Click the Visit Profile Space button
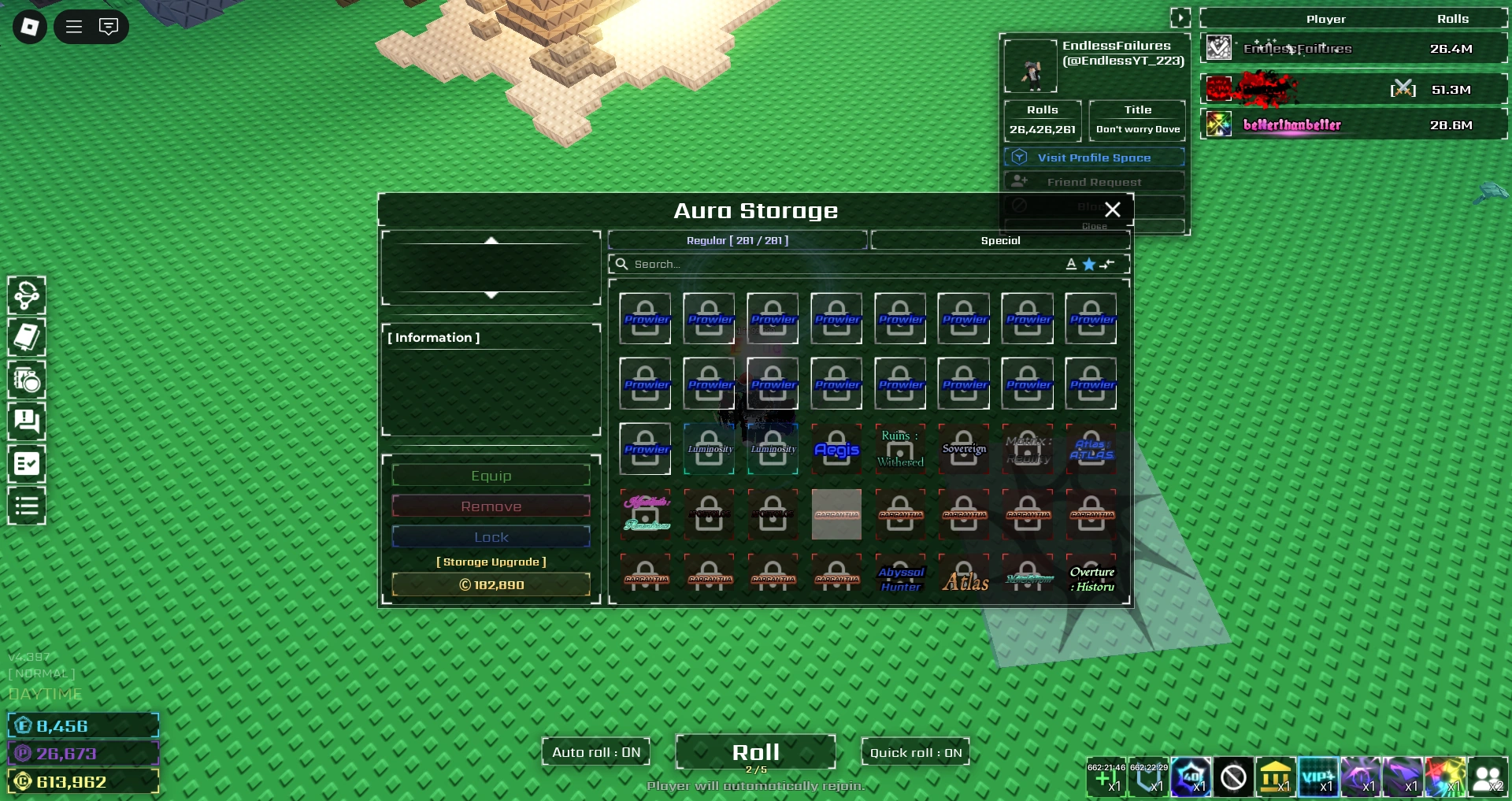The width and height of the screenshot is (1512, 801). (1093, 157)
